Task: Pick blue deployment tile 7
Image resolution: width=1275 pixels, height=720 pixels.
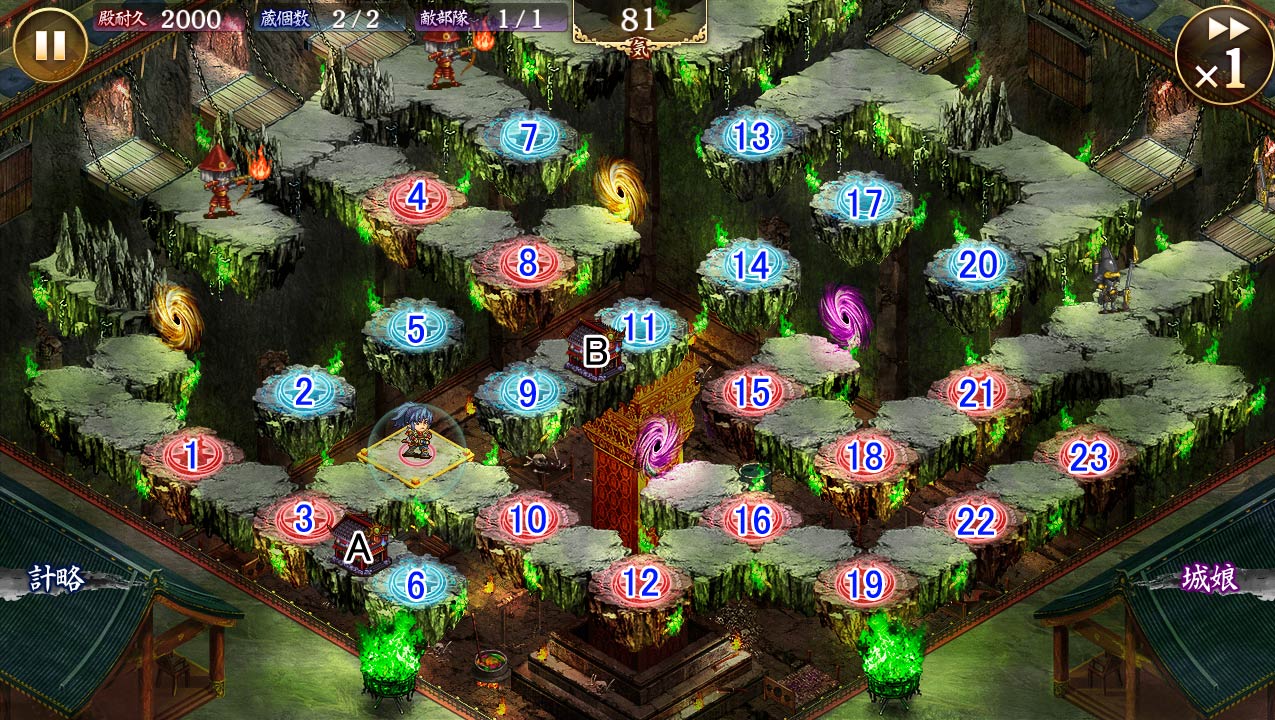Action: [529, 137]
